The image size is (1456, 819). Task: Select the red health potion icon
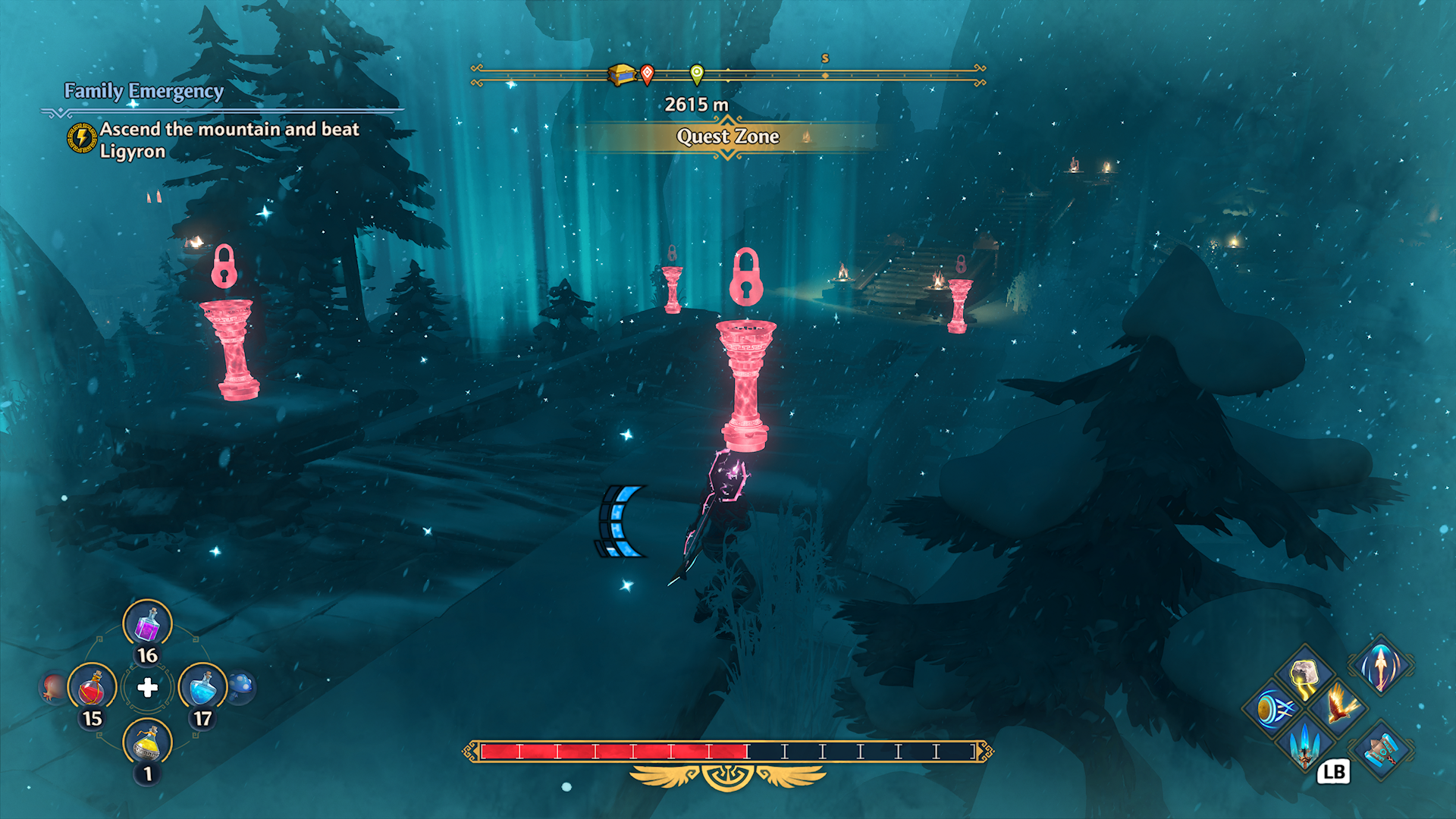coord(91,688)
